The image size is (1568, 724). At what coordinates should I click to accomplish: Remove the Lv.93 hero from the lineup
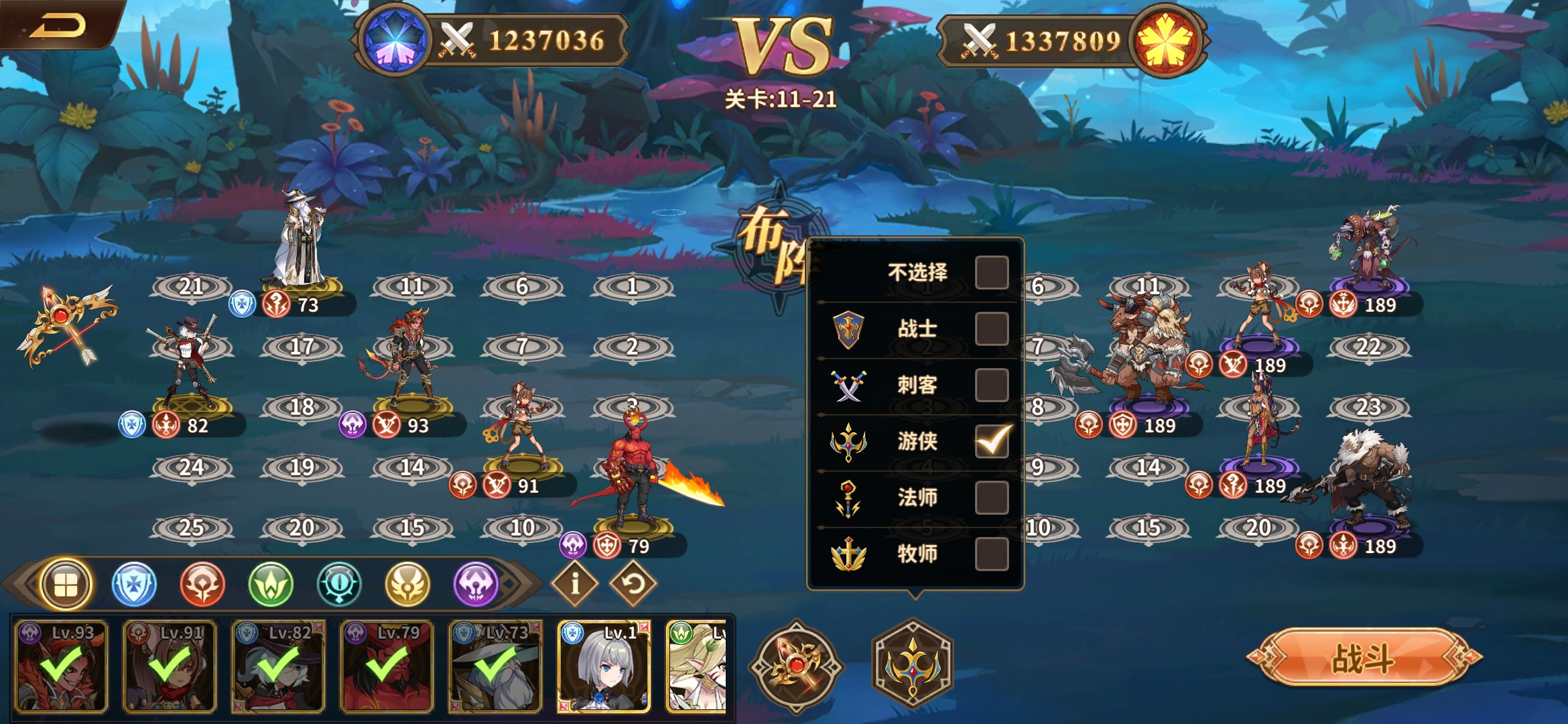[61, 666]
